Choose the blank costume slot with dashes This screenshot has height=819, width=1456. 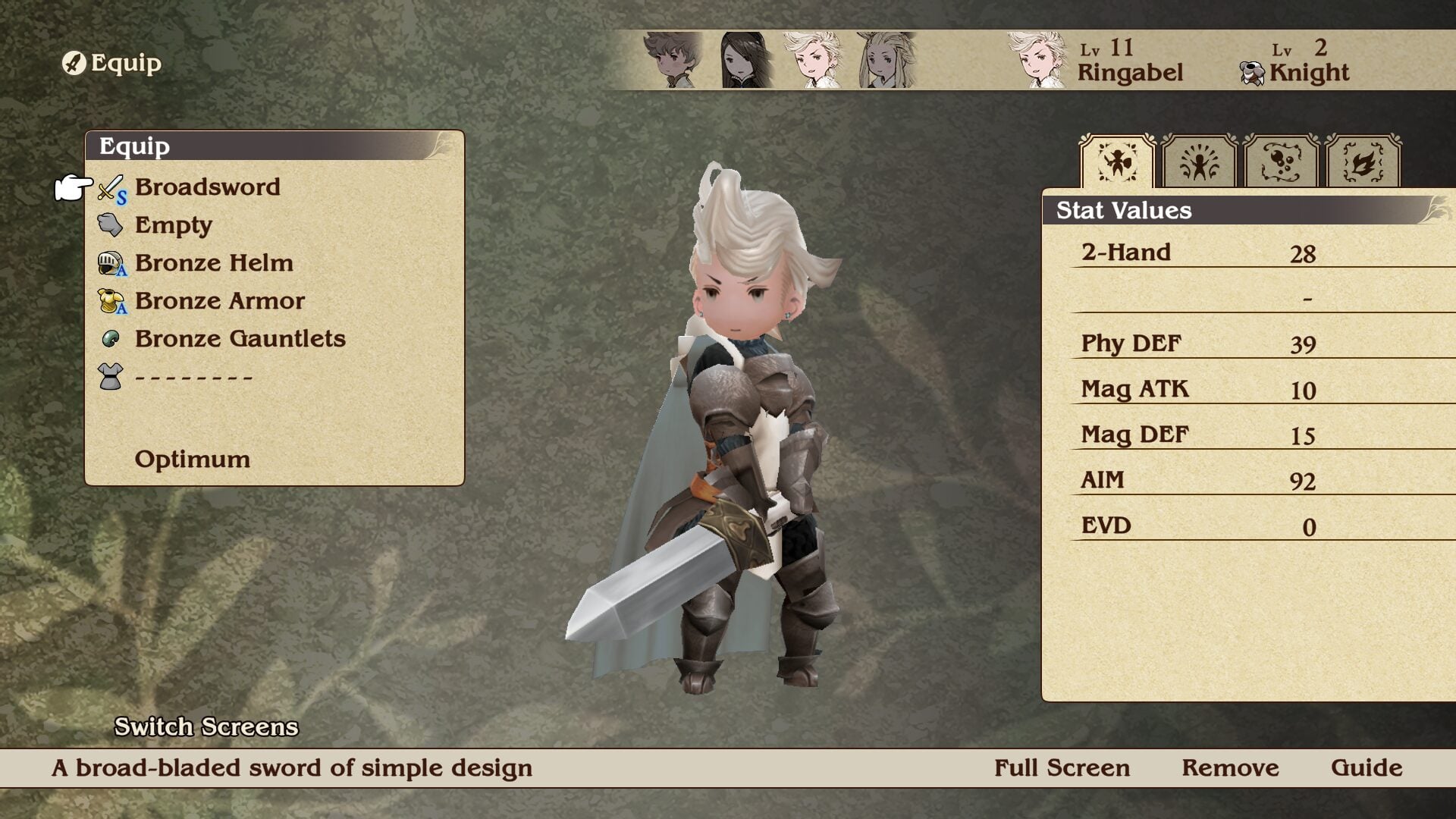pos(193,377)
